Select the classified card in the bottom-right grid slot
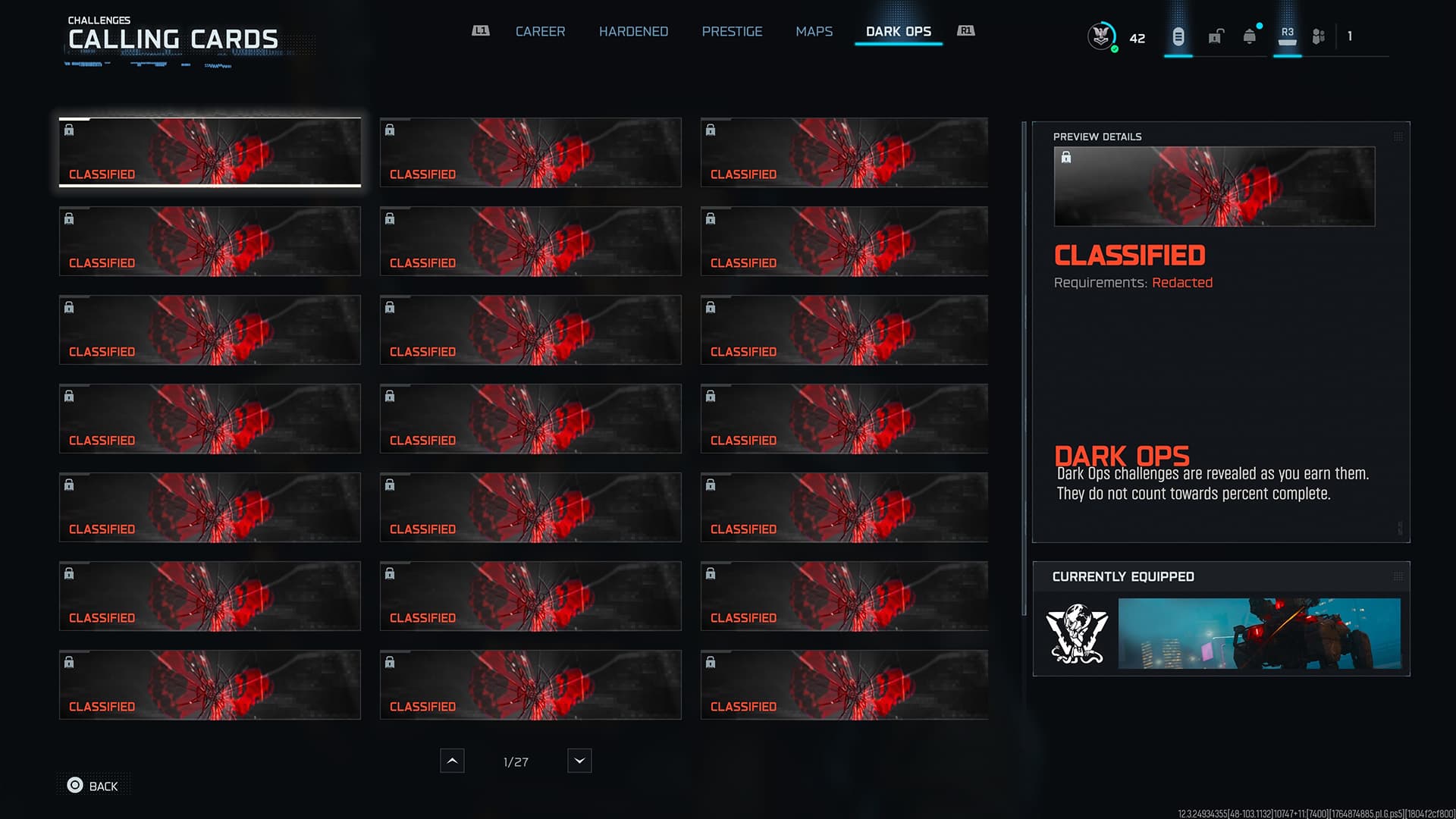Viewport: 1456px width, 819px height. point(843,685)
